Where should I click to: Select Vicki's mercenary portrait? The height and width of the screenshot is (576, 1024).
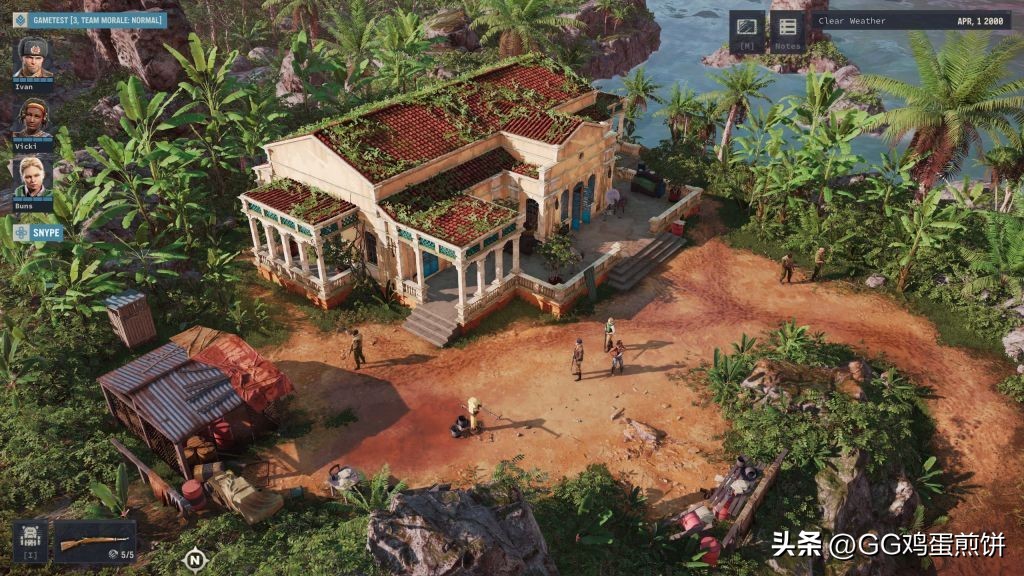[33, 118]
